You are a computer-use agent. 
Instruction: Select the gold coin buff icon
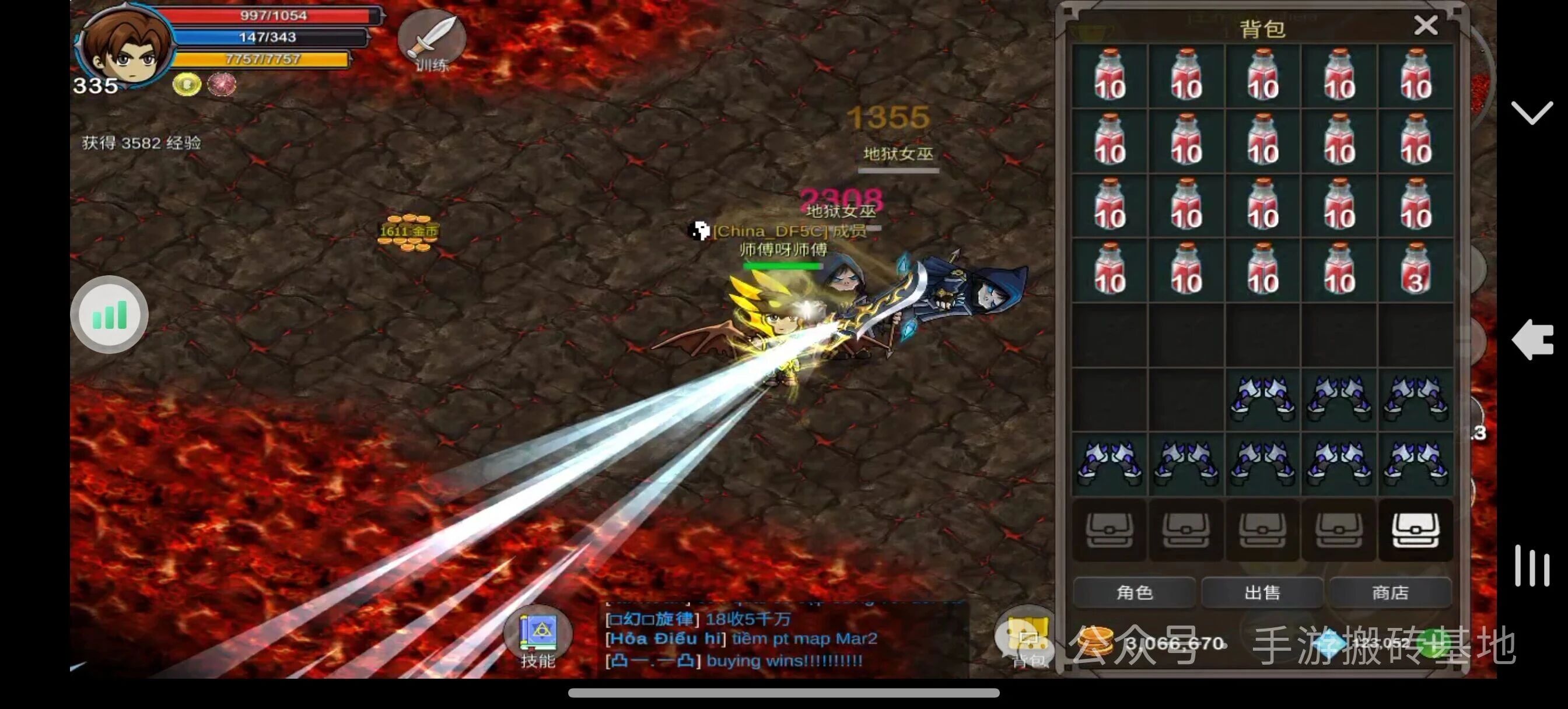[187, 84]
